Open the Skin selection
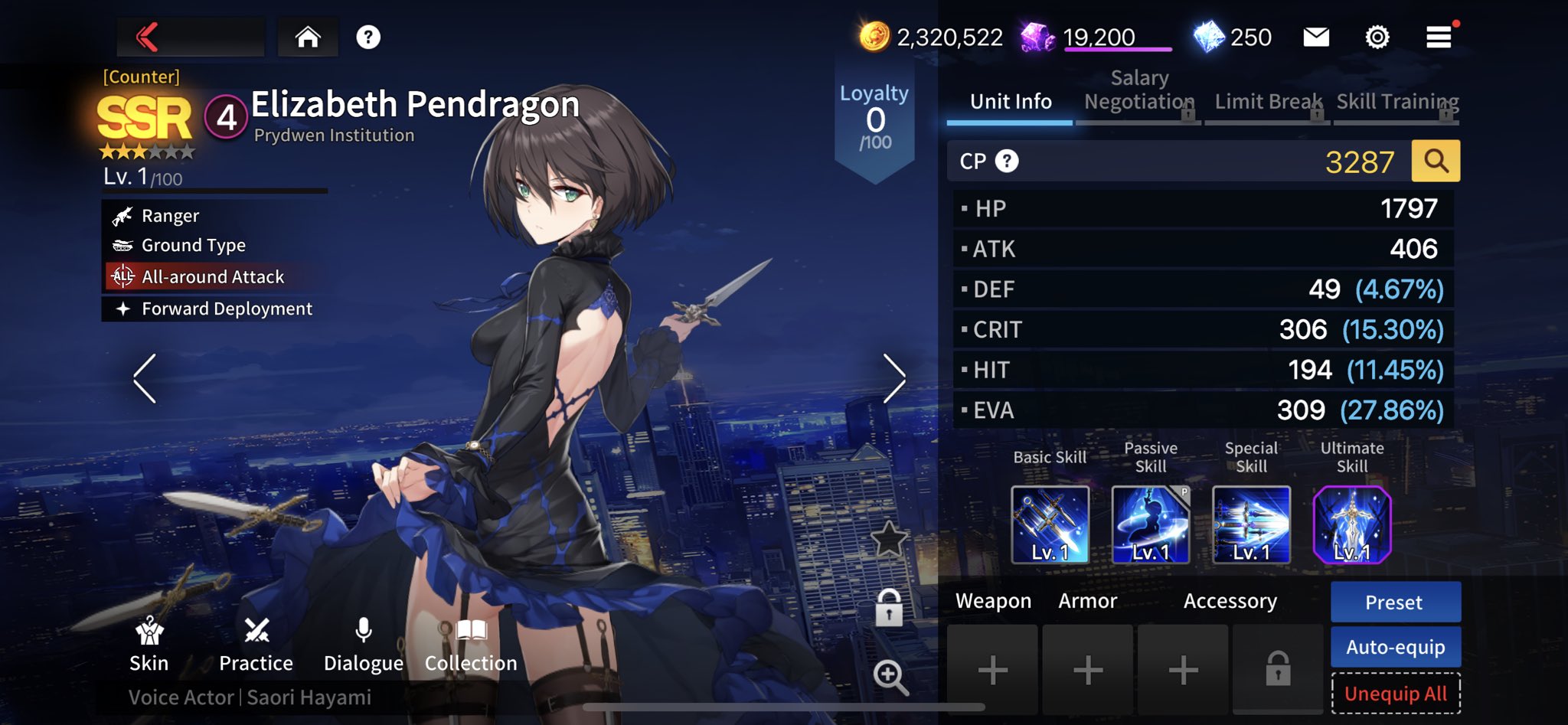Viewport: 1568px width, 725px height. [149, 645]
